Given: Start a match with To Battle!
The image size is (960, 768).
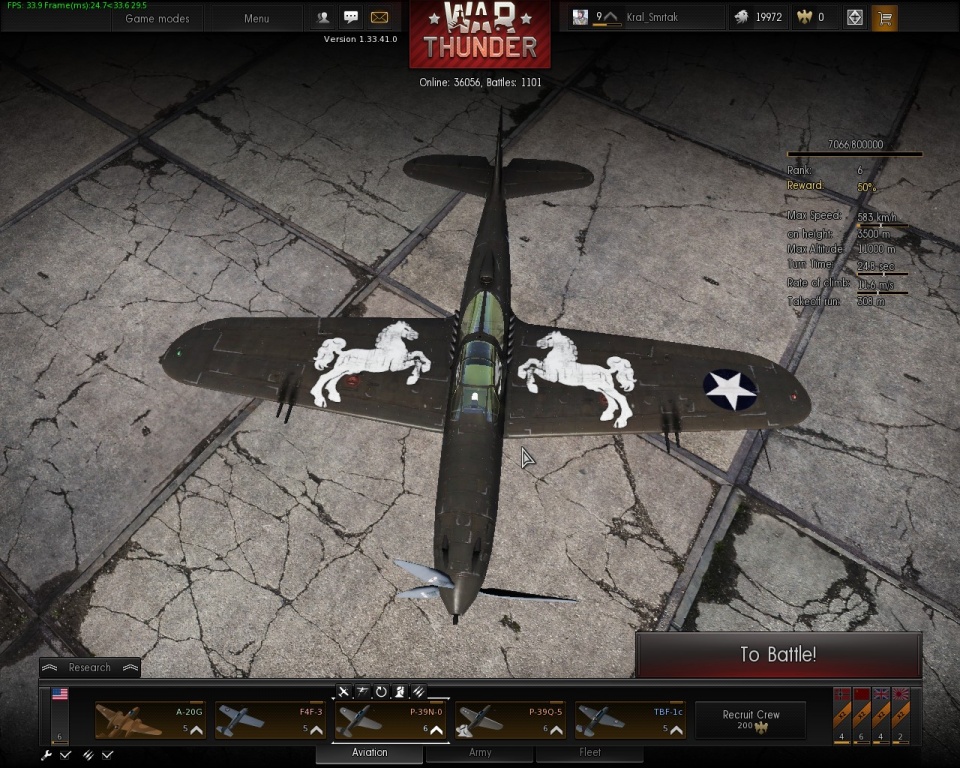Looking at the screenshot, I should pyautogui.click(x=778, y=655).
